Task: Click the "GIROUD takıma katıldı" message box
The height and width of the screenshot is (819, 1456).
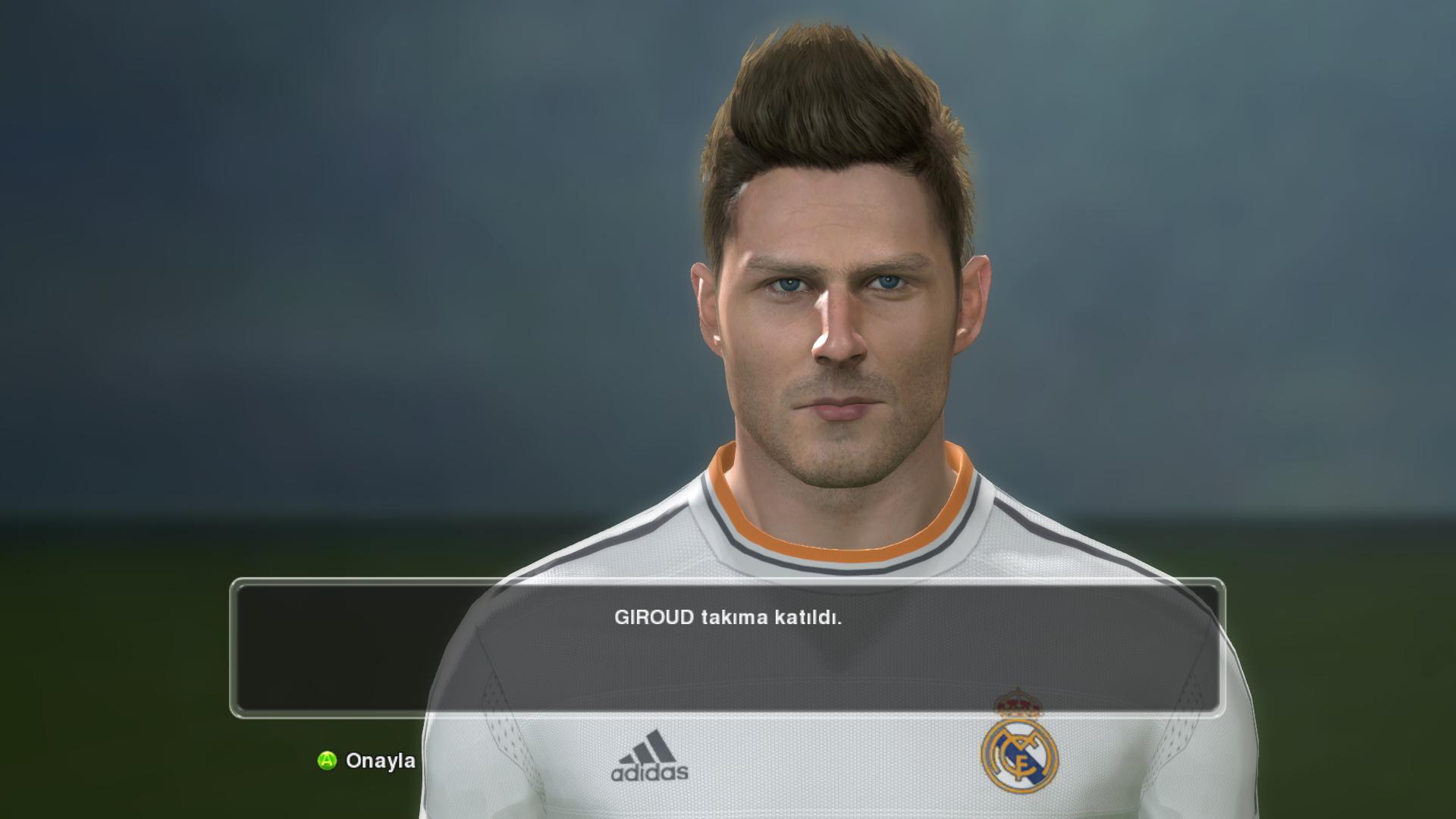Action: (x=727, y=647)
